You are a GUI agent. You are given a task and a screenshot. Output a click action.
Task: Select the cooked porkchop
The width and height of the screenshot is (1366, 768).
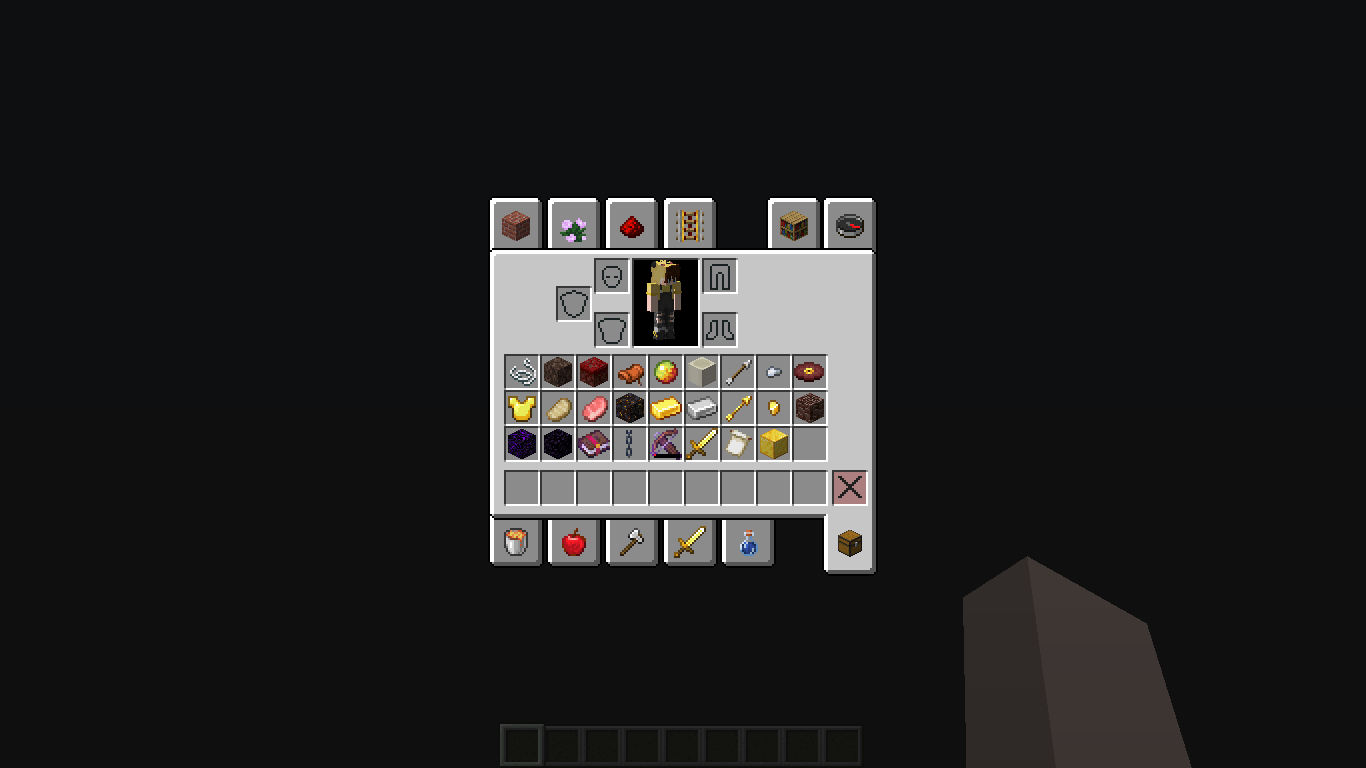tap(629, 372)
